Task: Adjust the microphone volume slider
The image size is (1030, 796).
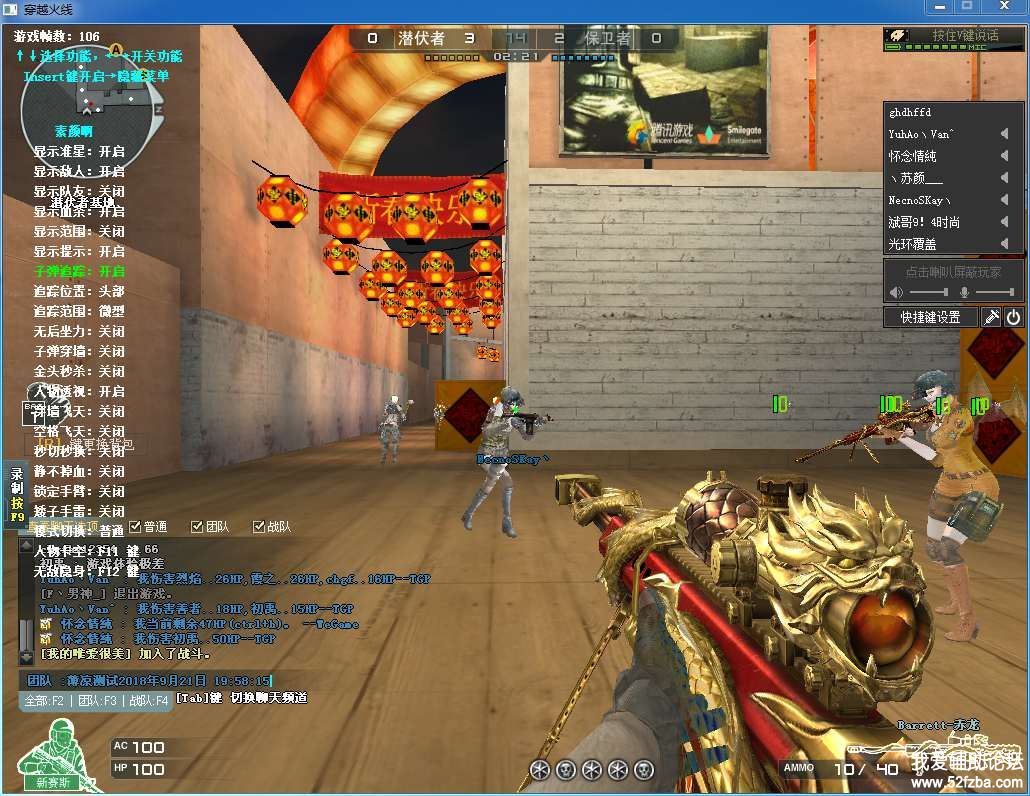Action: click(x=994, y=292)
